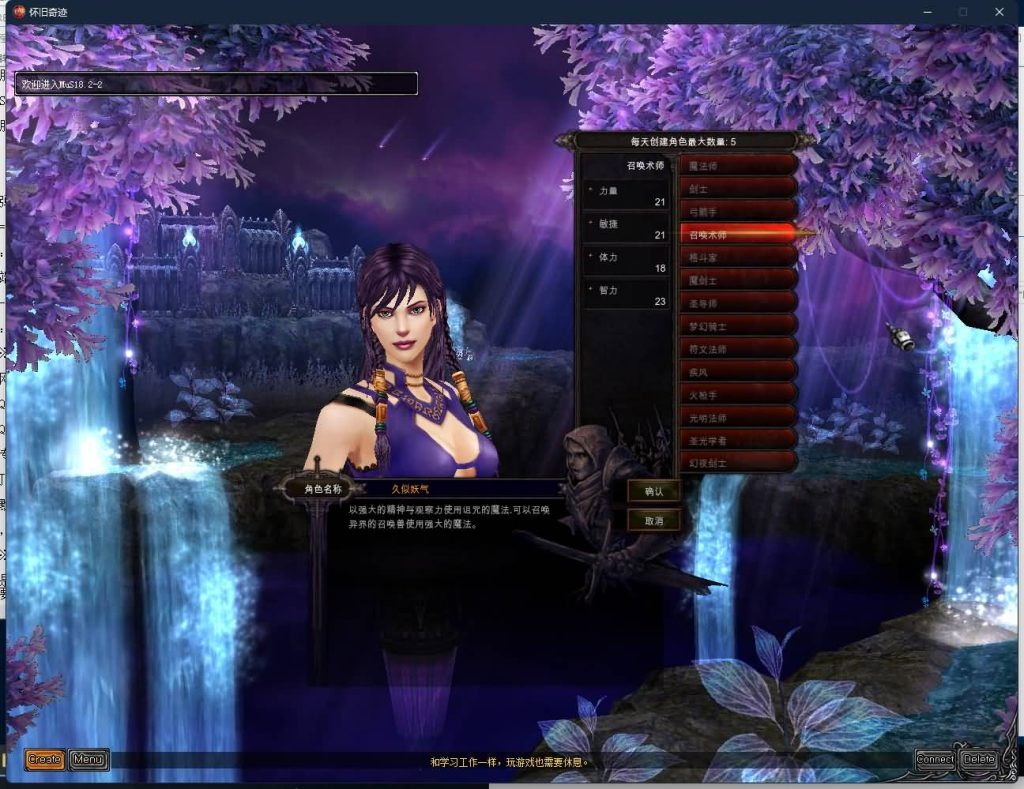Choose the 幻夜剑士 class
1024x789 pixels.
pyautogui.click(x=738, y=464)
